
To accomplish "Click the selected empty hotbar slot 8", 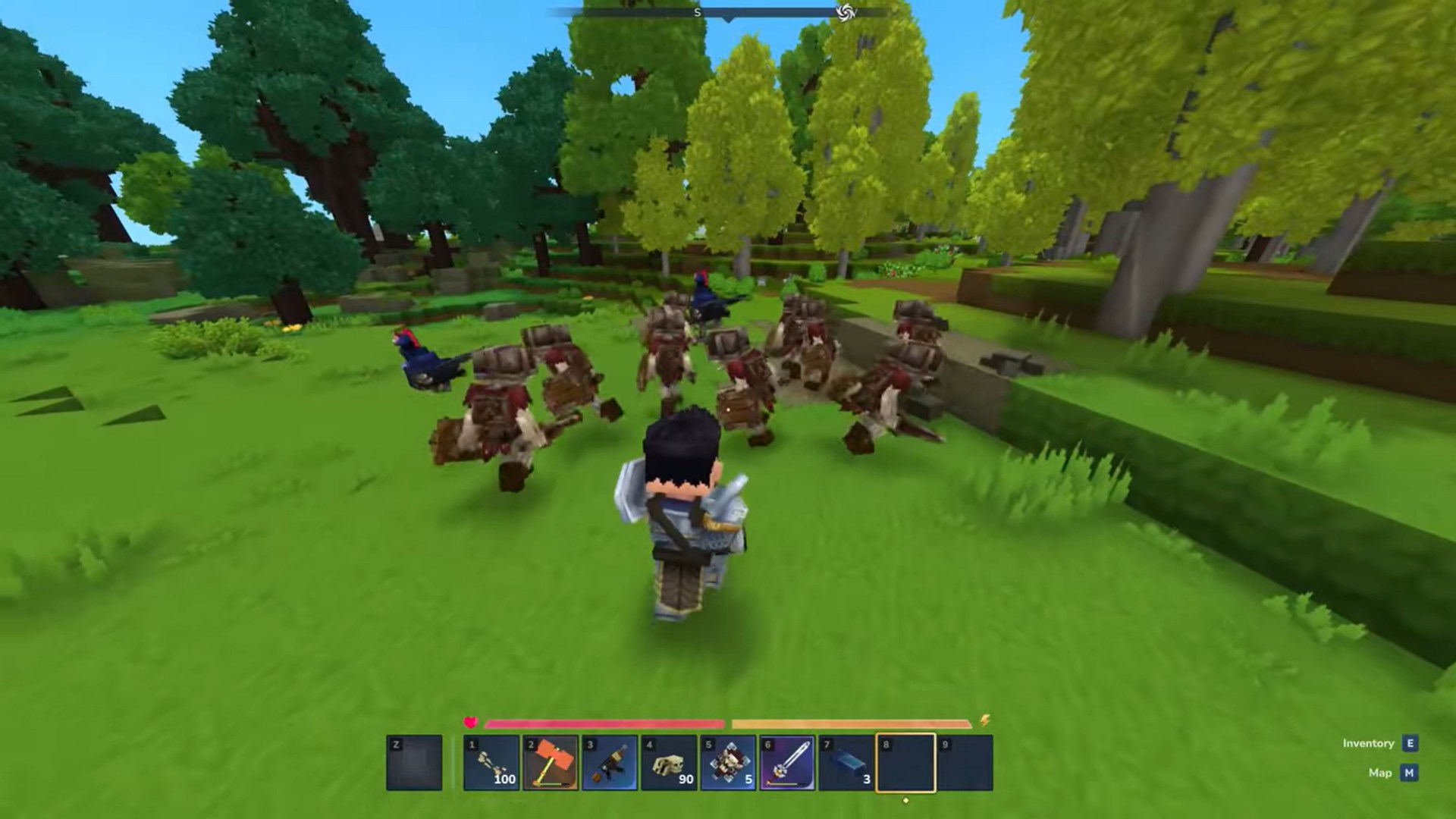I will coord(906,762).
